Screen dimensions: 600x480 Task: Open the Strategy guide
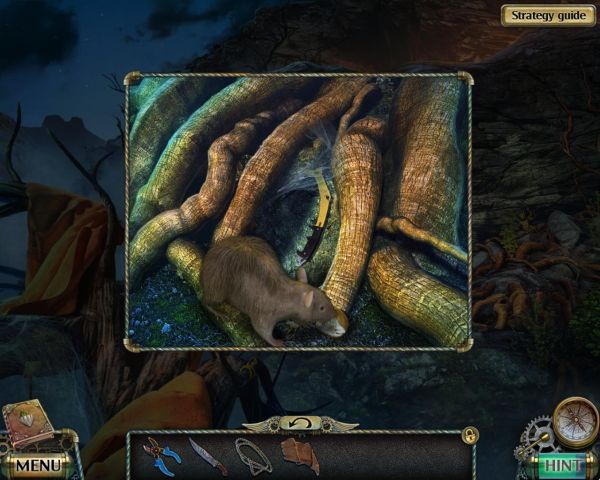[x=549, y=15]
